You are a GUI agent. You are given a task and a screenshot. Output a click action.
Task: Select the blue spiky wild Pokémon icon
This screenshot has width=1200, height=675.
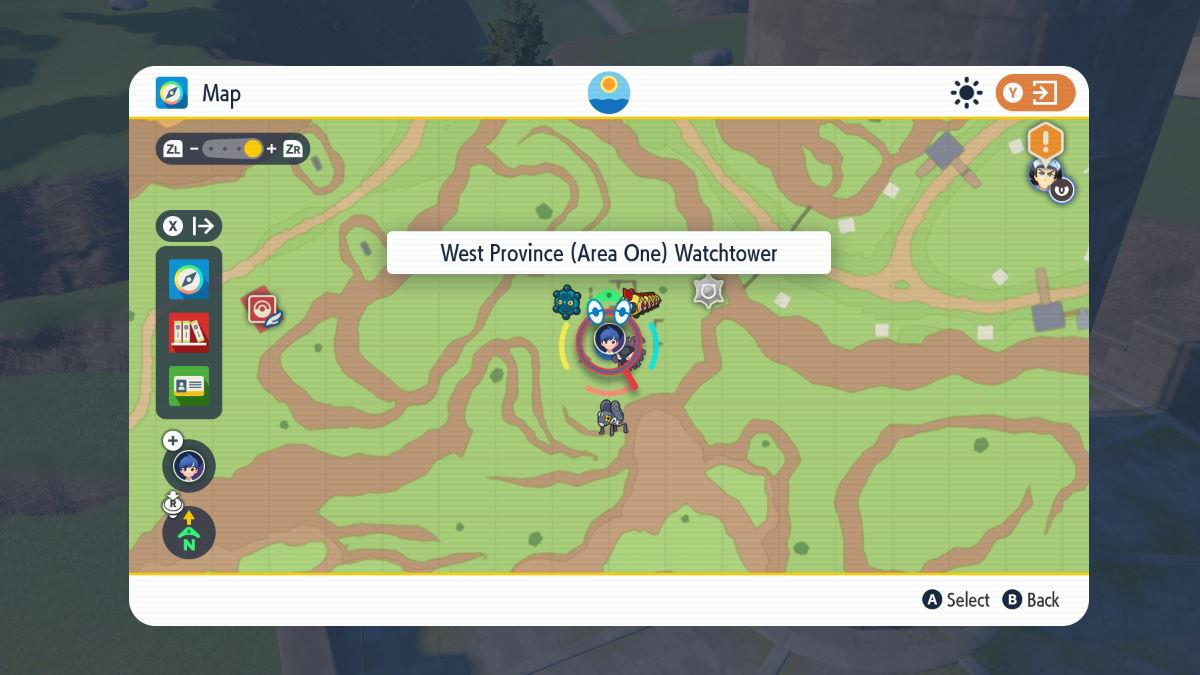[567, 301]
